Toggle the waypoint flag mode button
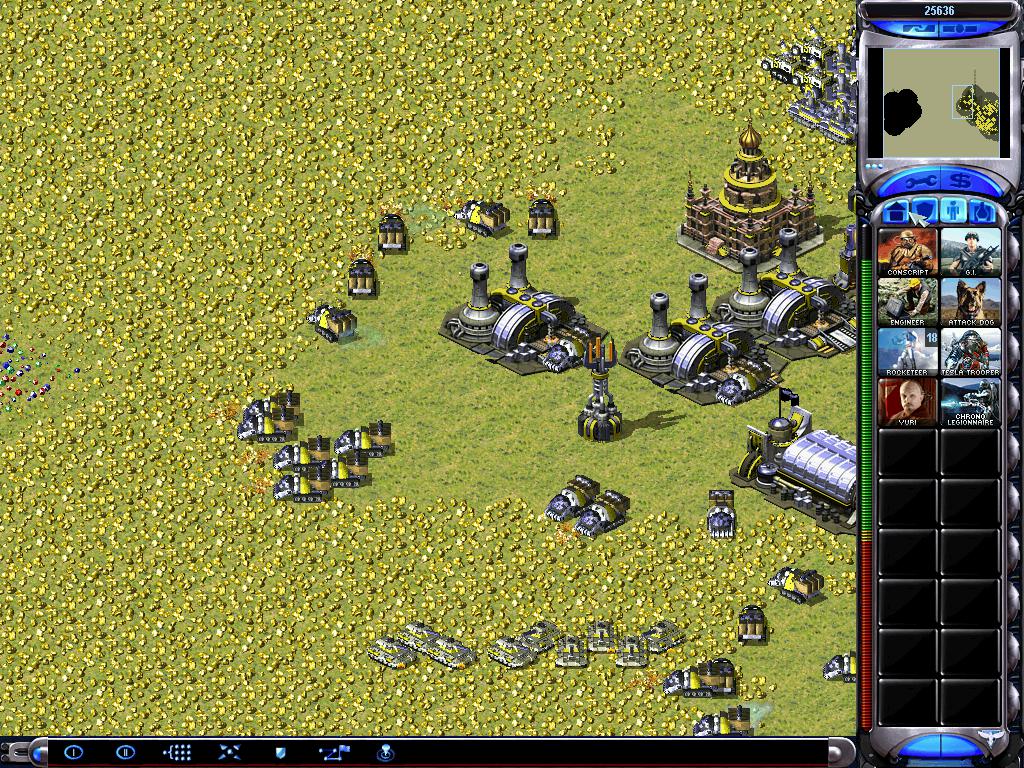 click(x=333, y=752)
